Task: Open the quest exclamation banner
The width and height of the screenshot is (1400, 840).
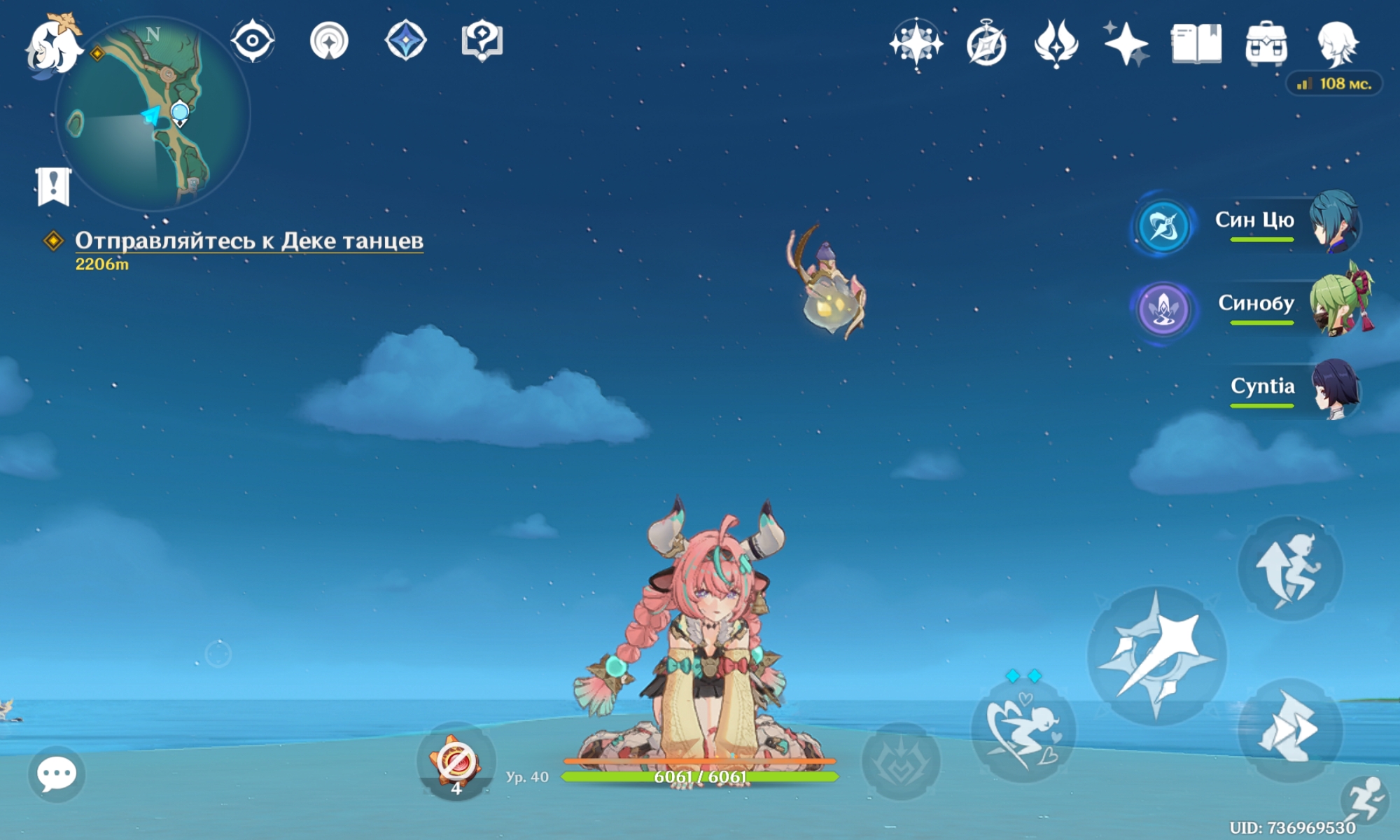Action: (53, 186)
